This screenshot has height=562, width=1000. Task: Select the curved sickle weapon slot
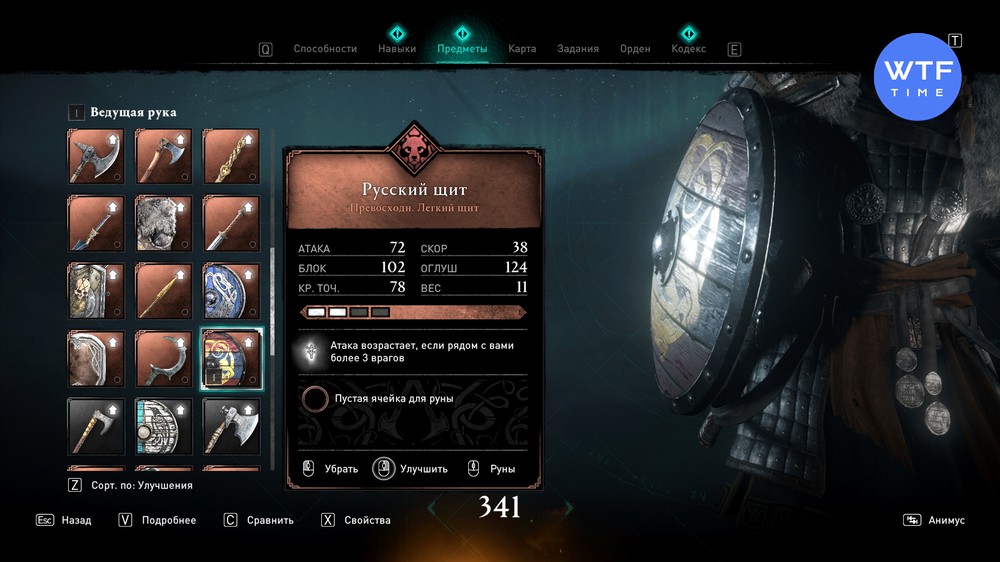click(x=164, y=359)
